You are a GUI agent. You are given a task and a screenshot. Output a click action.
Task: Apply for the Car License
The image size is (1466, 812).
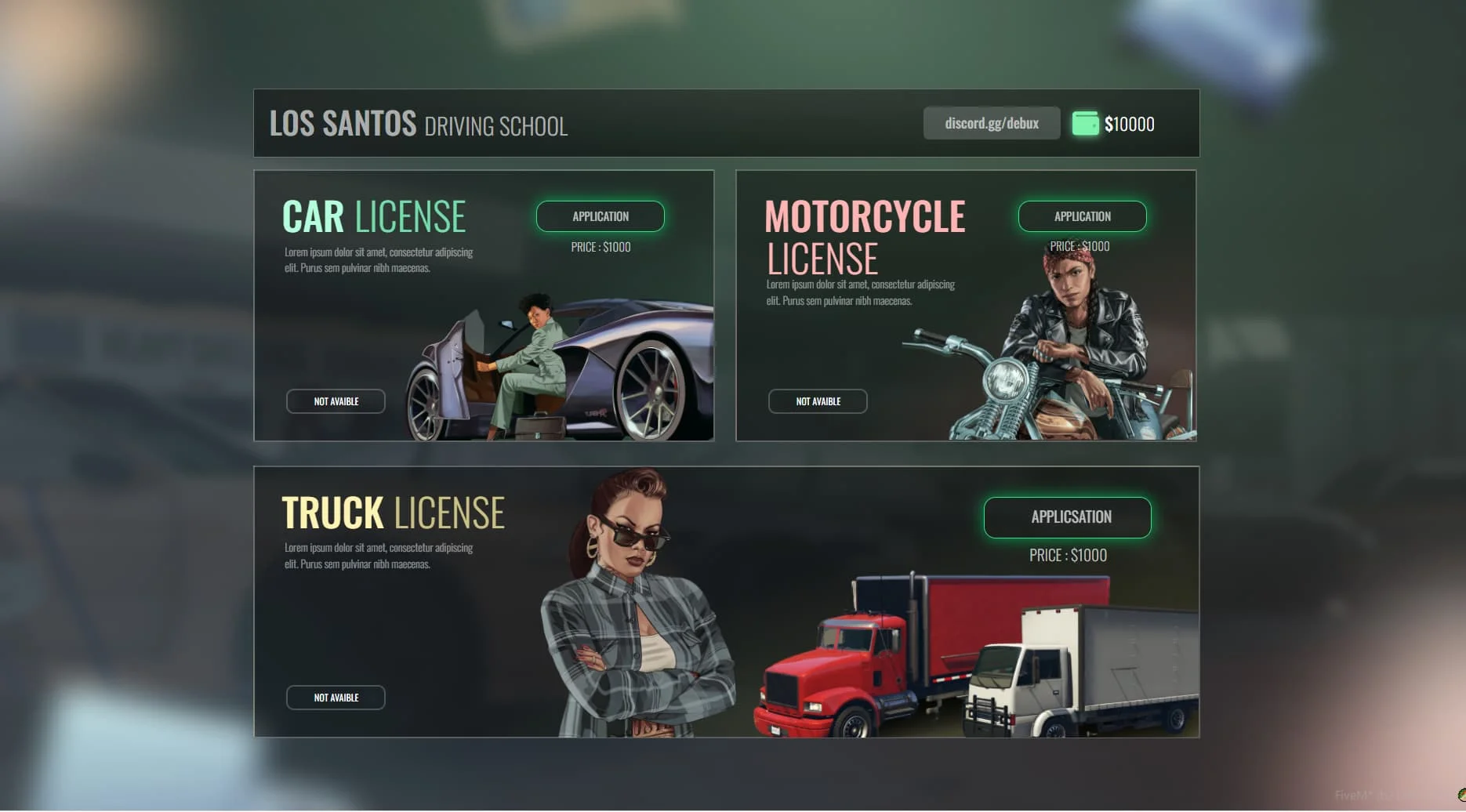point(600,216)
